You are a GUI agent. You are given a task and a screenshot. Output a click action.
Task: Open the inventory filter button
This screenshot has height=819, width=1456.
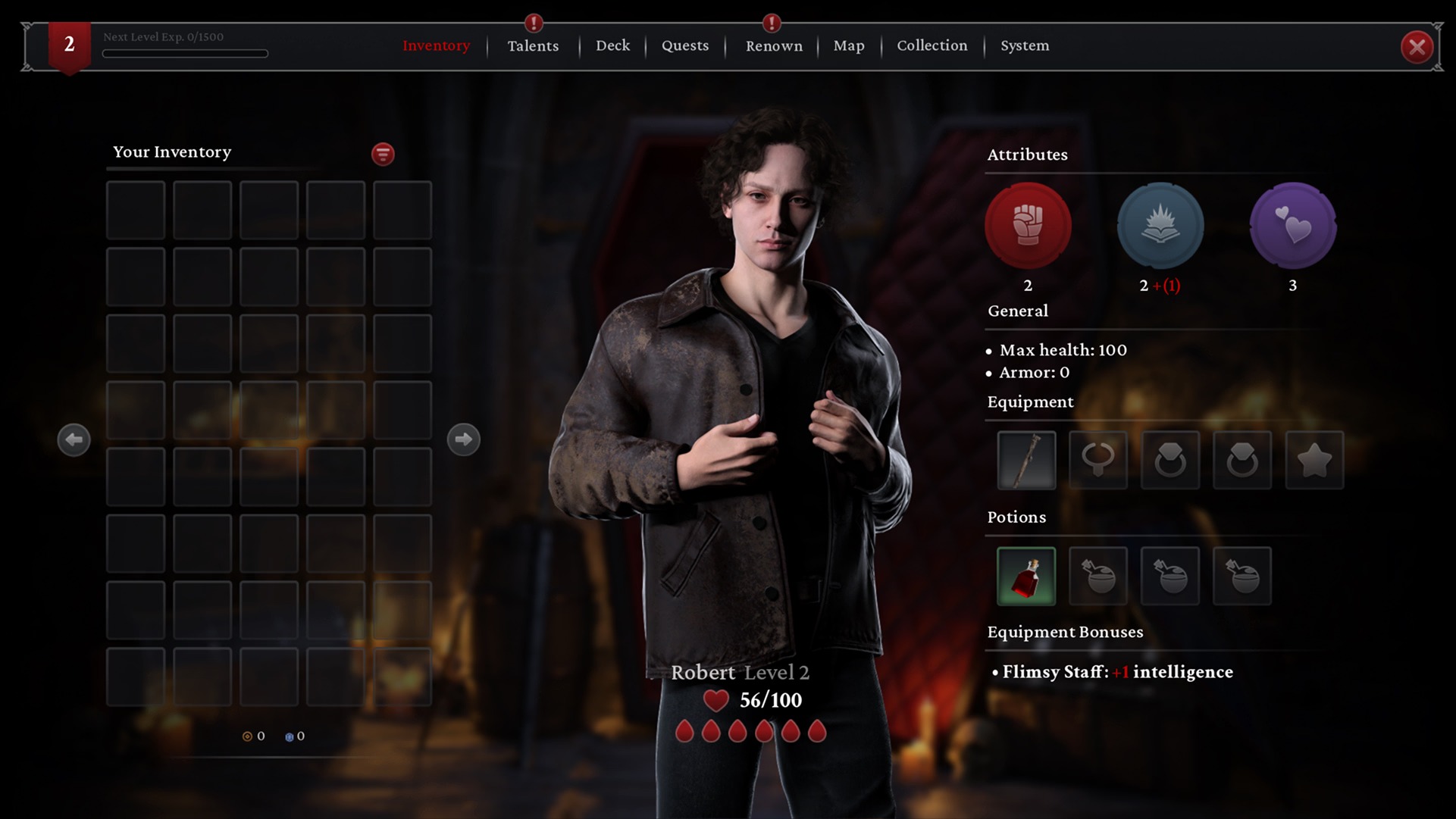383,154
